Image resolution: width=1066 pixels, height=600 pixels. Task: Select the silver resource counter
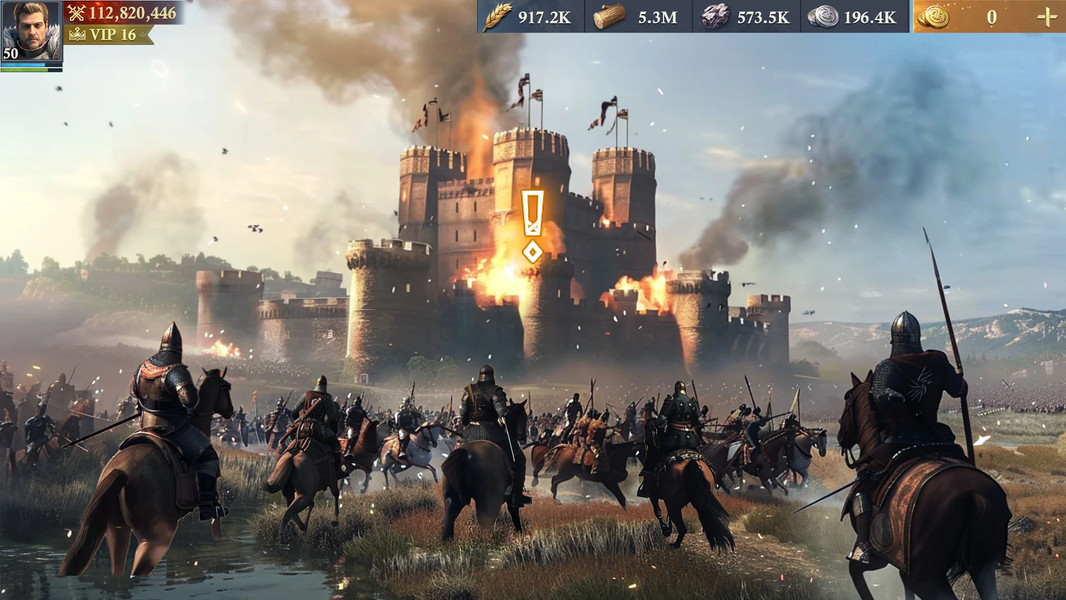pyautogui.click(x=854, y=16)
